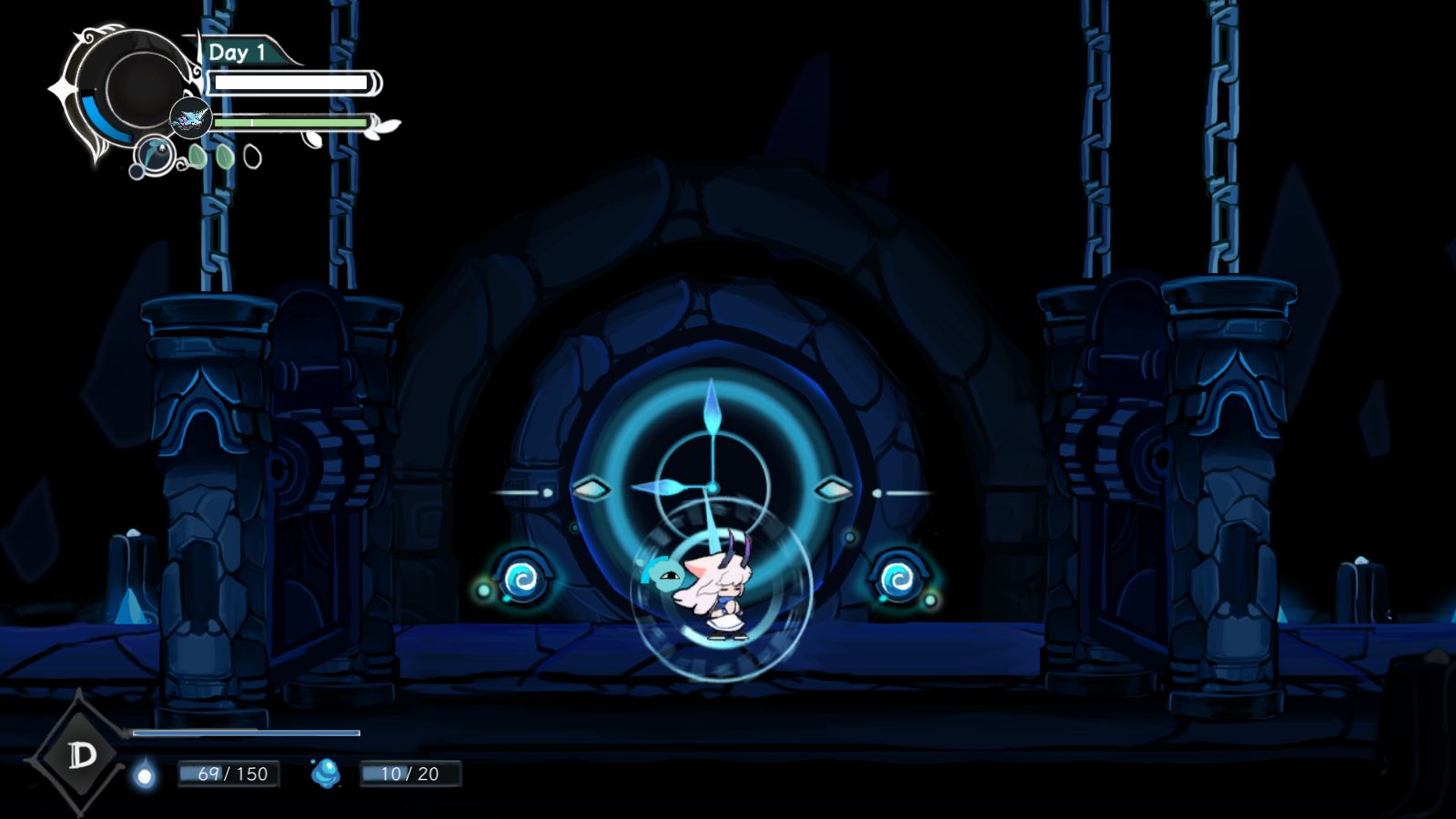Select the blue dragon companion icon

coord(190,119)
